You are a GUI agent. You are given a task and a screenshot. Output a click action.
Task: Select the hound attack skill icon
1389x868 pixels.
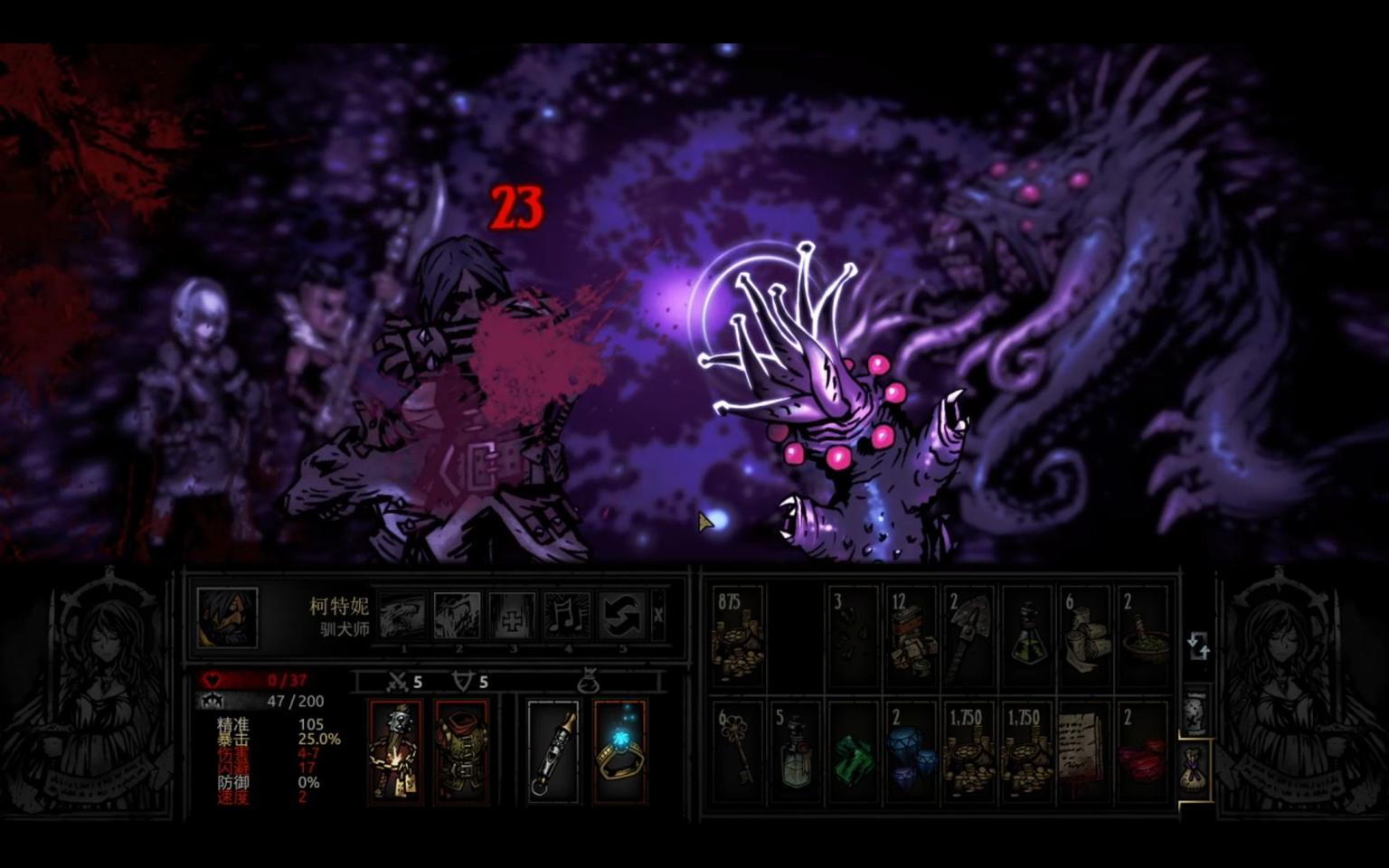(403, 616)
